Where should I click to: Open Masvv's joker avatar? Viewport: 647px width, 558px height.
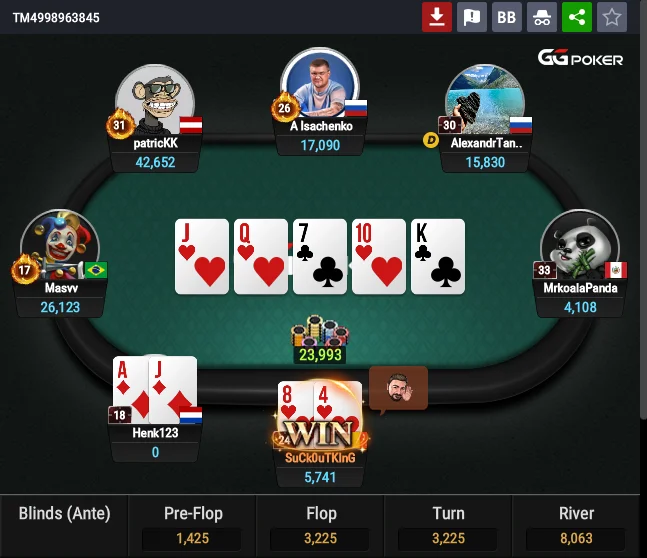click(x=59, y=249)
